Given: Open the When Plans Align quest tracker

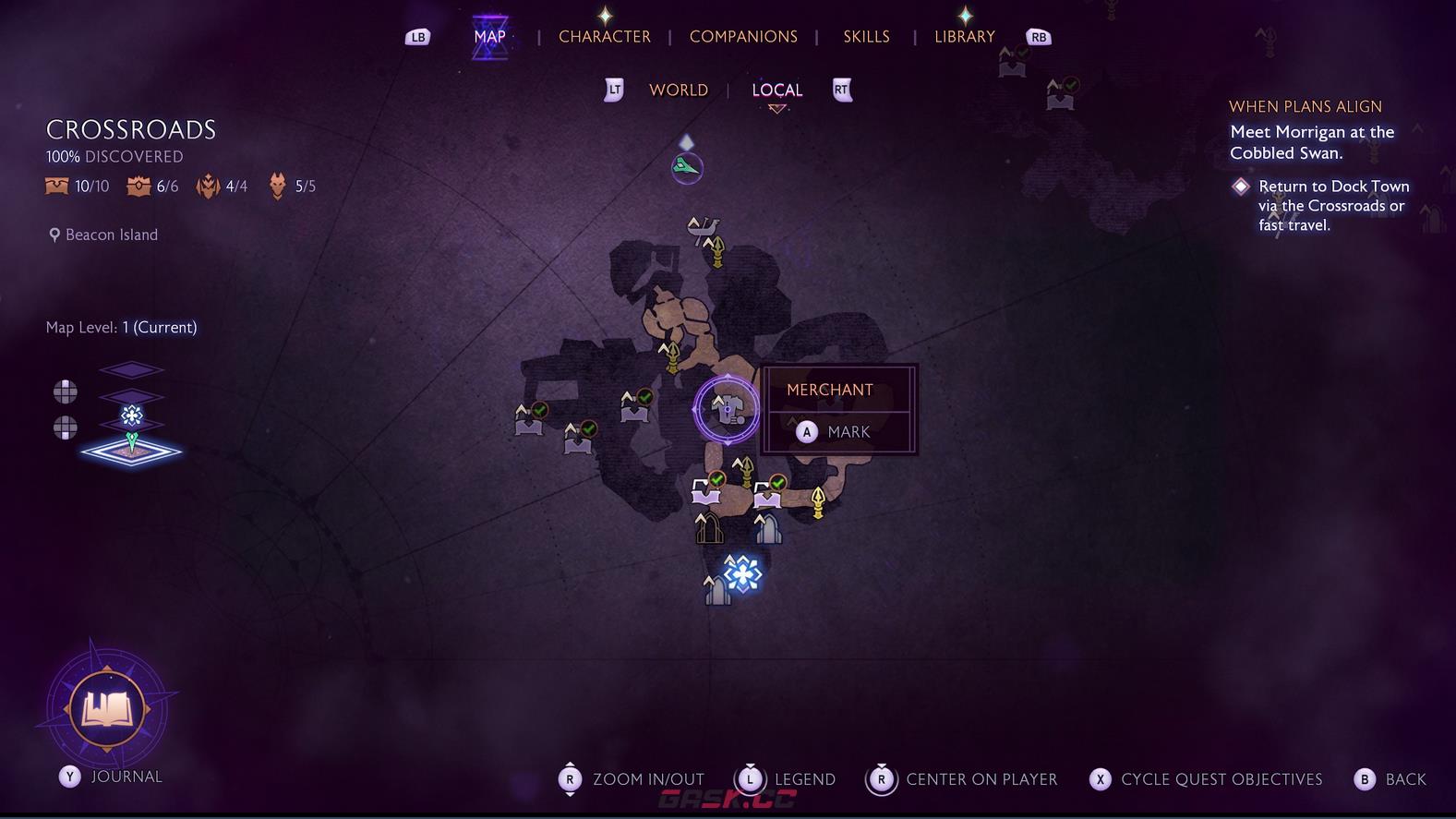Looking at the screenshot, I should [x=1305, y=107].
